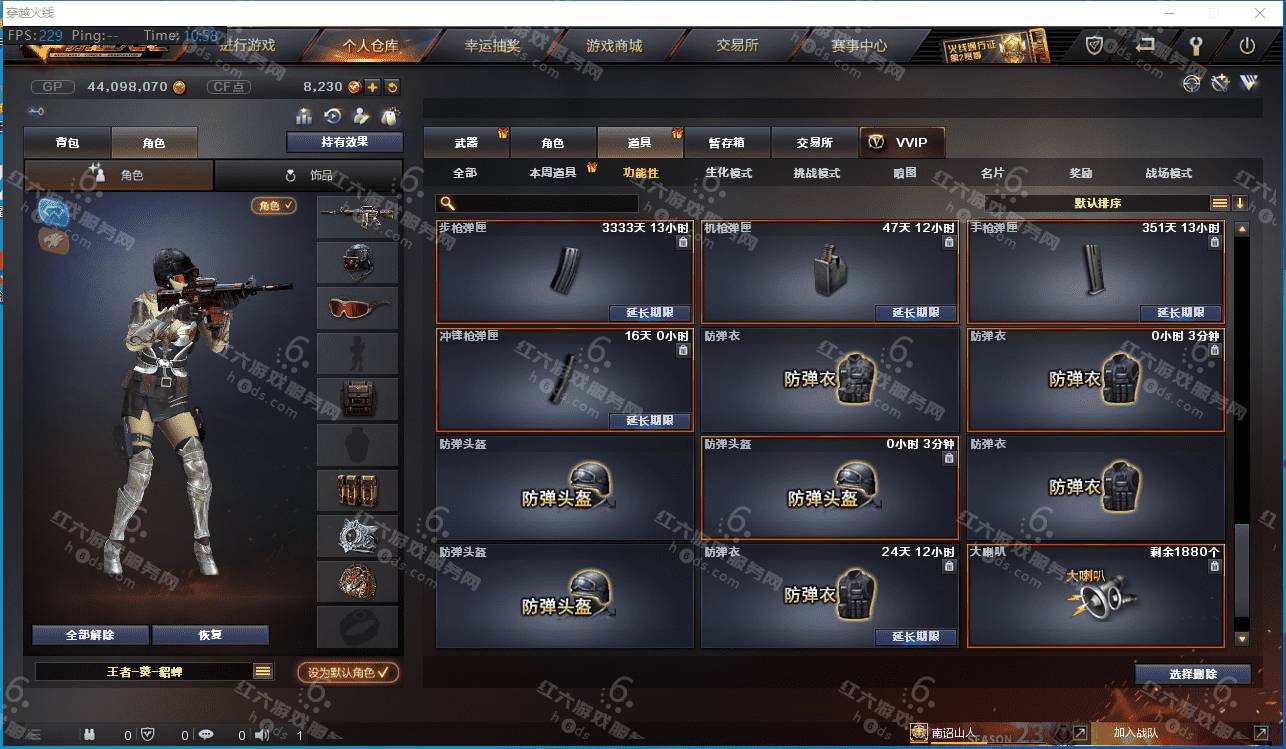Open the 默认排序 sort dropdown

point(1097,203)
